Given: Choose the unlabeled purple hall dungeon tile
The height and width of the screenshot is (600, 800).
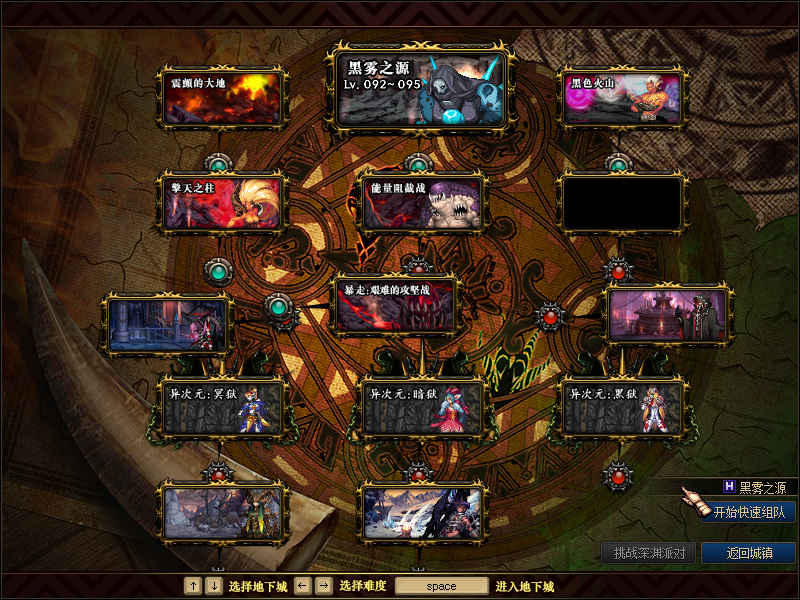Looking at the screenshot, I should click(x=669, y=314).
